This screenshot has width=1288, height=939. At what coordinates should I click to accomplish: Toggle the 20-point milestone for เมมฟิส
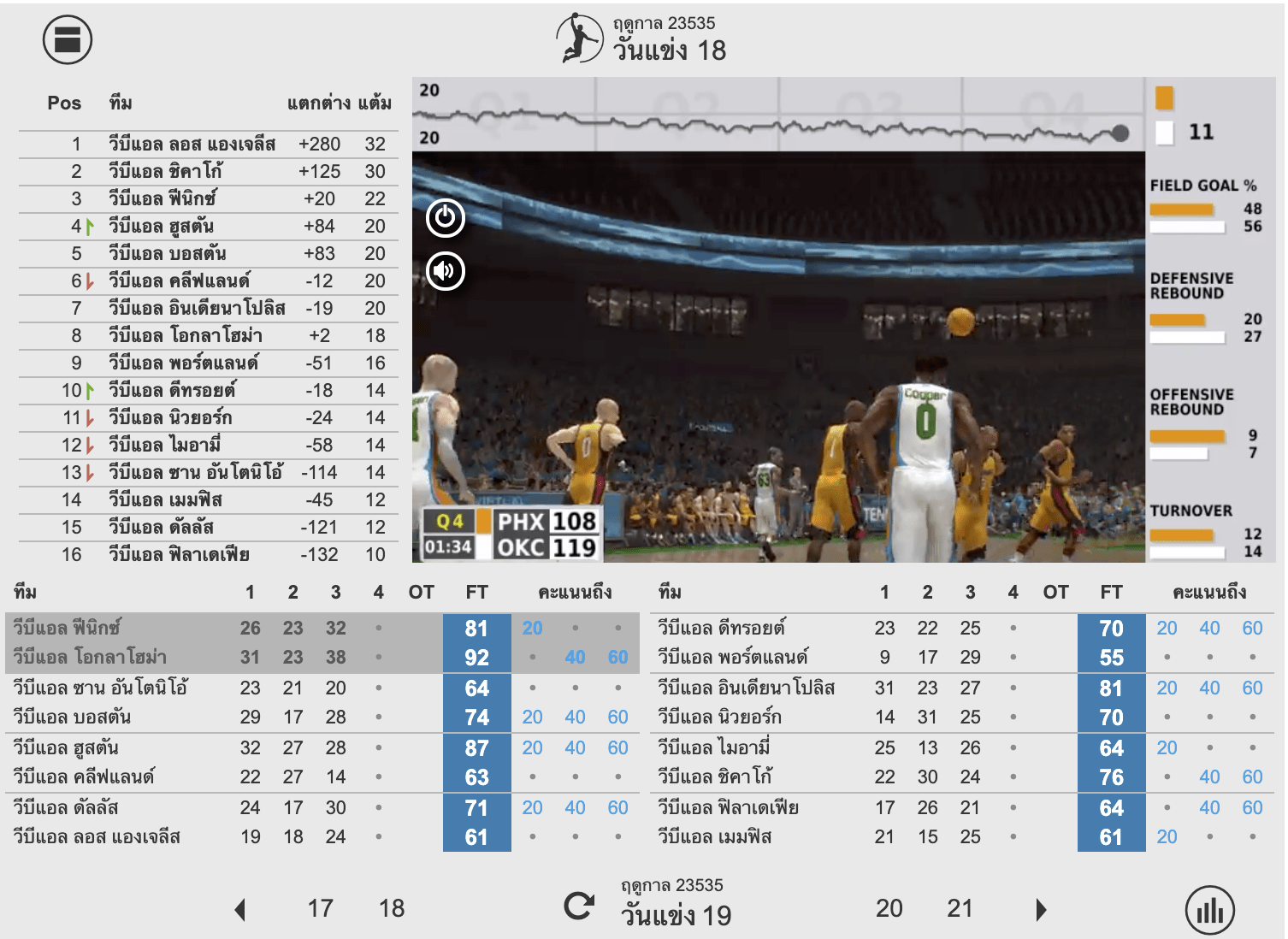[1167, 837]
